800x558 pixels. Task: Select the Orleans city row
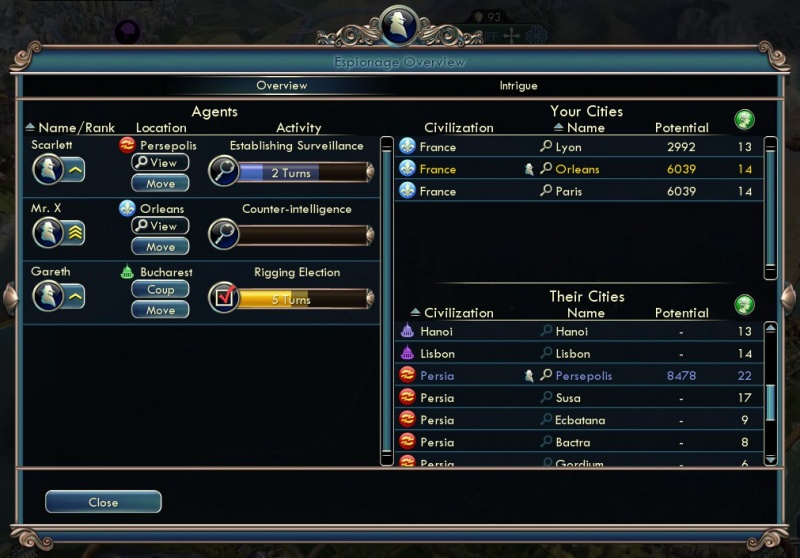tap(580, 169)
